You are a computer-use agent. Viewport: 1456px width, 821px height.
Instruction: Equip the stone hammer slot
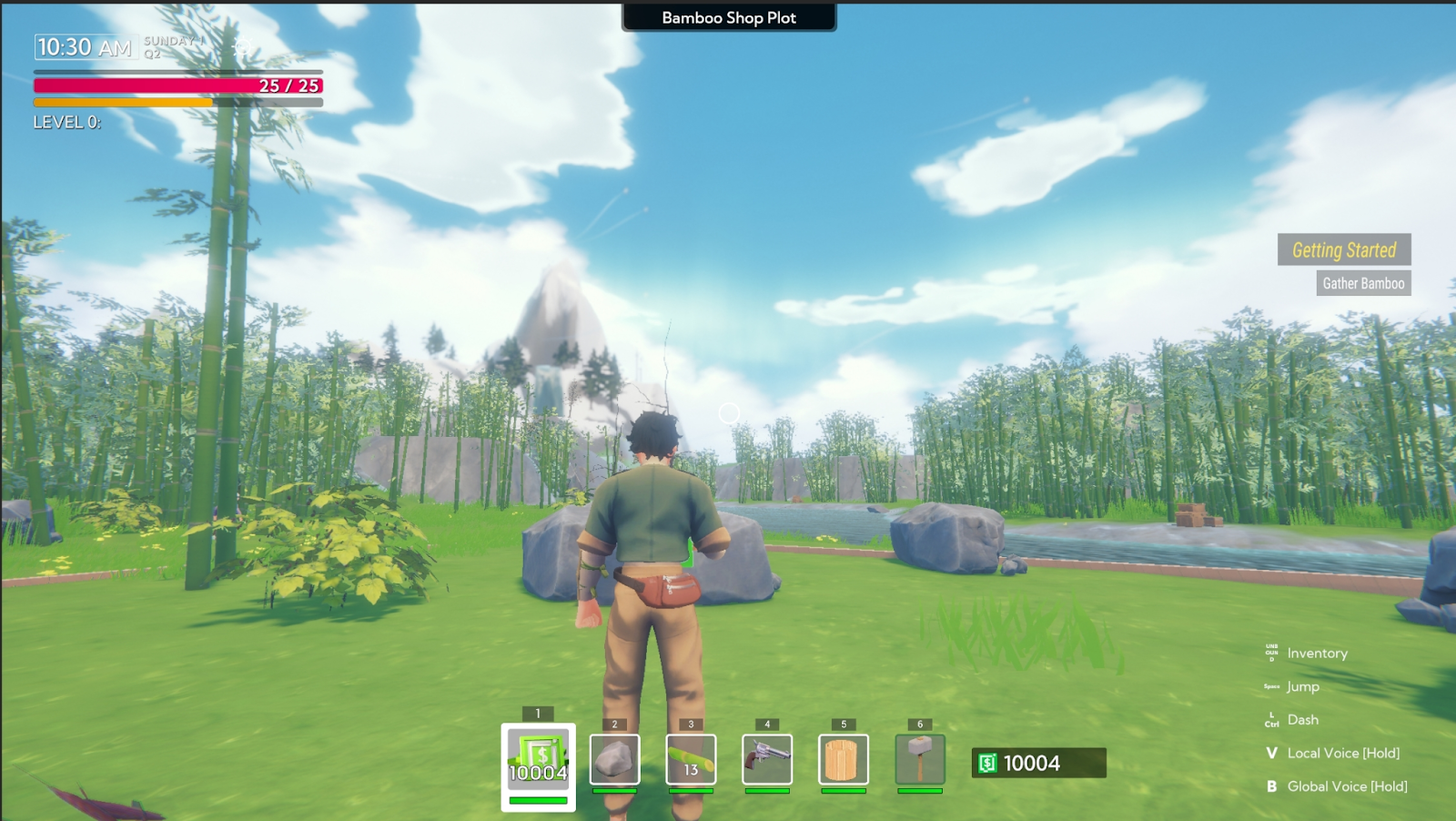(920, 759)
